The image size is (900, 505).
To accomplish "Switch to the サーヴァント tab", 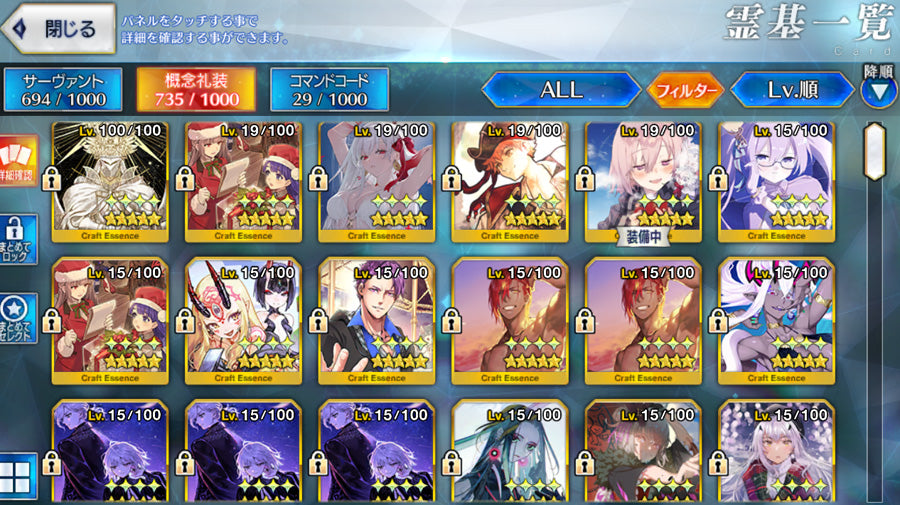I will [x=63, y=89].
